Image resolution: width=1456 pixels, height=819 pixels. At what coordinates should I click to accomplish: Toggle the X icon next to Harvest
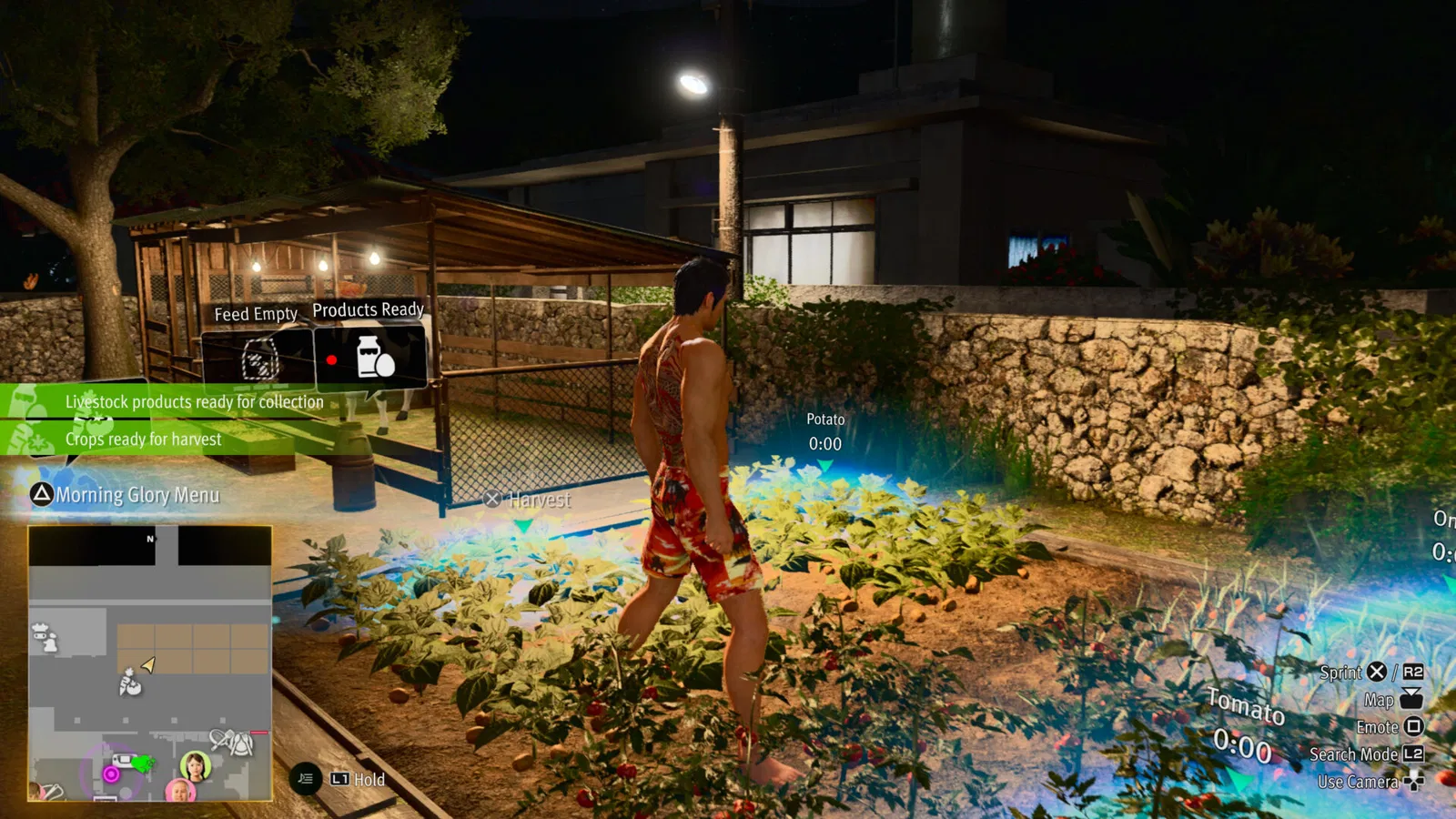point(492,499)
